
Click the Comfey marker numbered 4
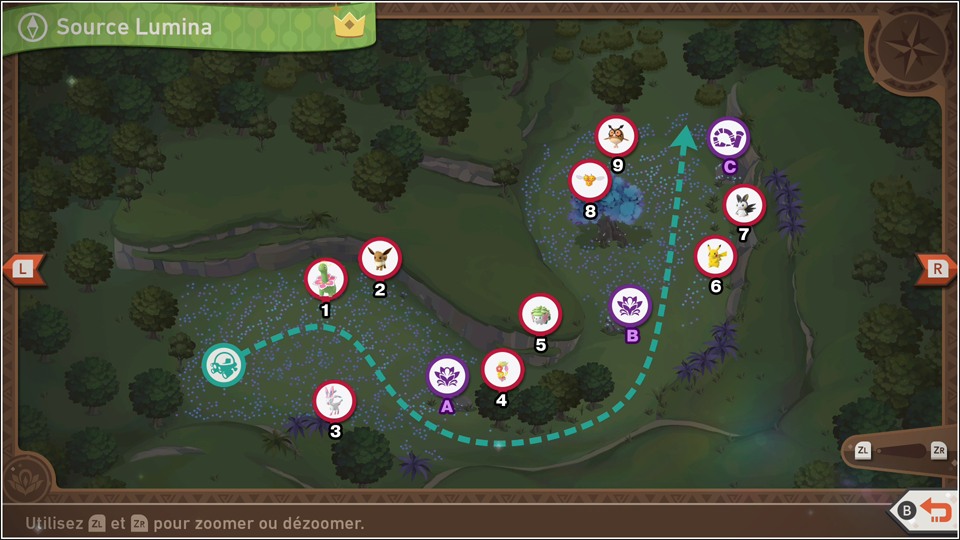tap(502, 369)
